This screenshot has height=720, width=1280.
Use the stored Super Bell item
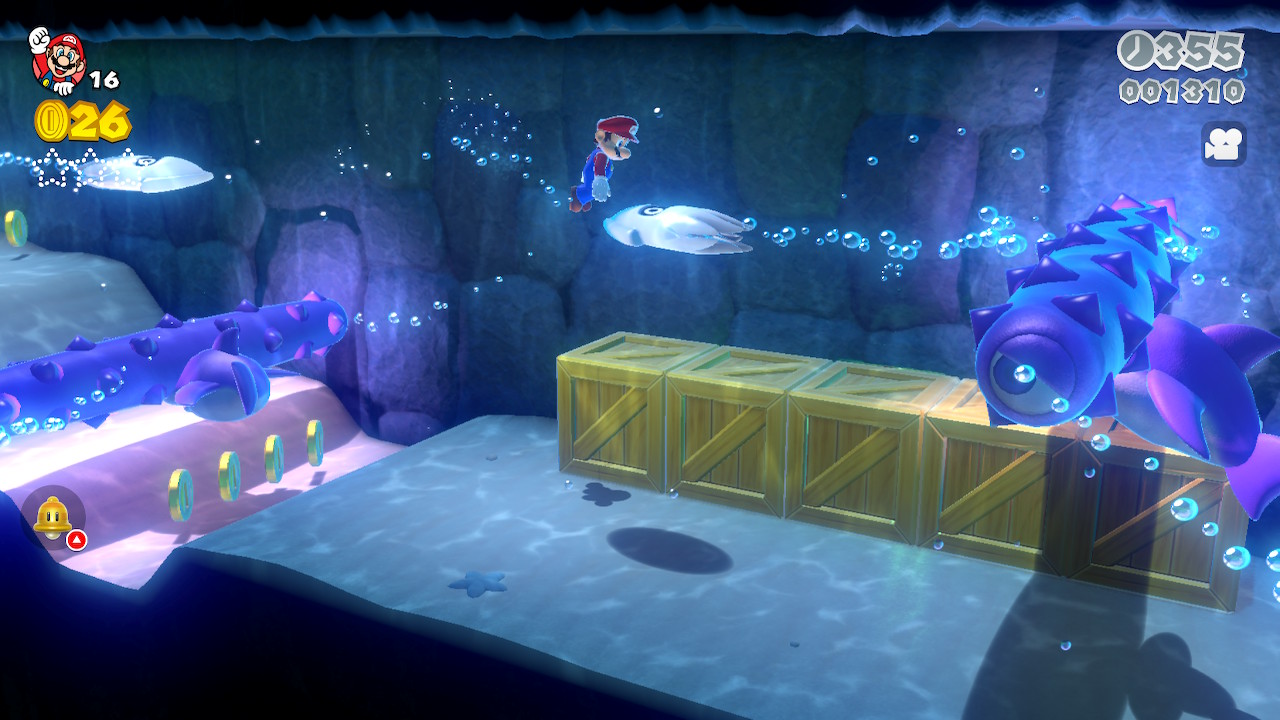tap(53, 518)
